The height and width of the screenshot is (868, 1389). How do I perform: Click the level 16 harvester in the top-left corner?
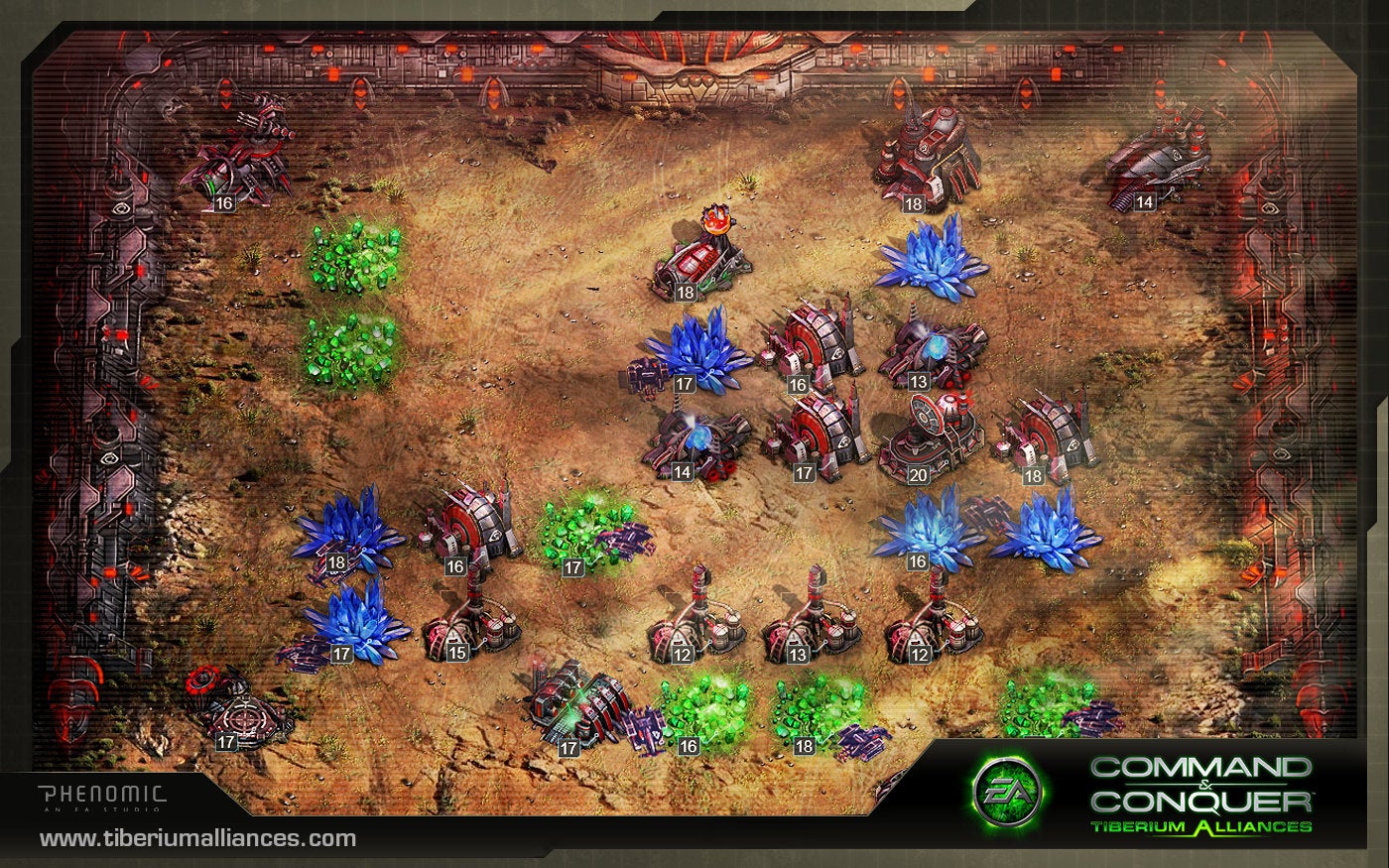click(246, 164)
